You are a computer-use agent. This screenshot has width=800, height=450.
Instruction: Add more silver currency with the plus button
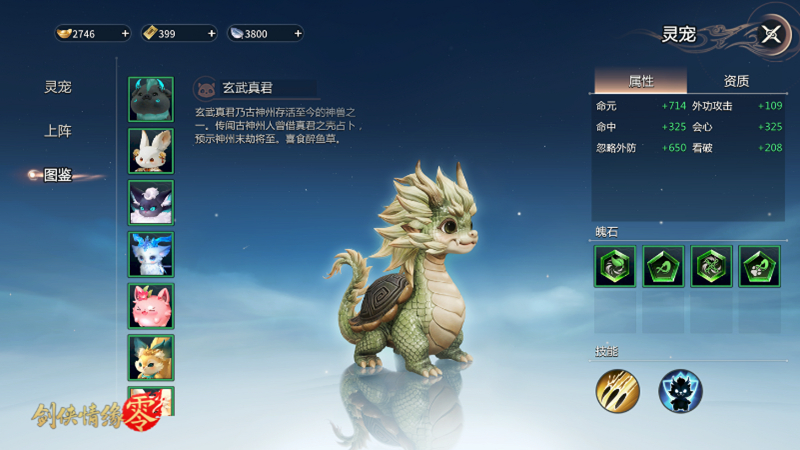point(297,34)
